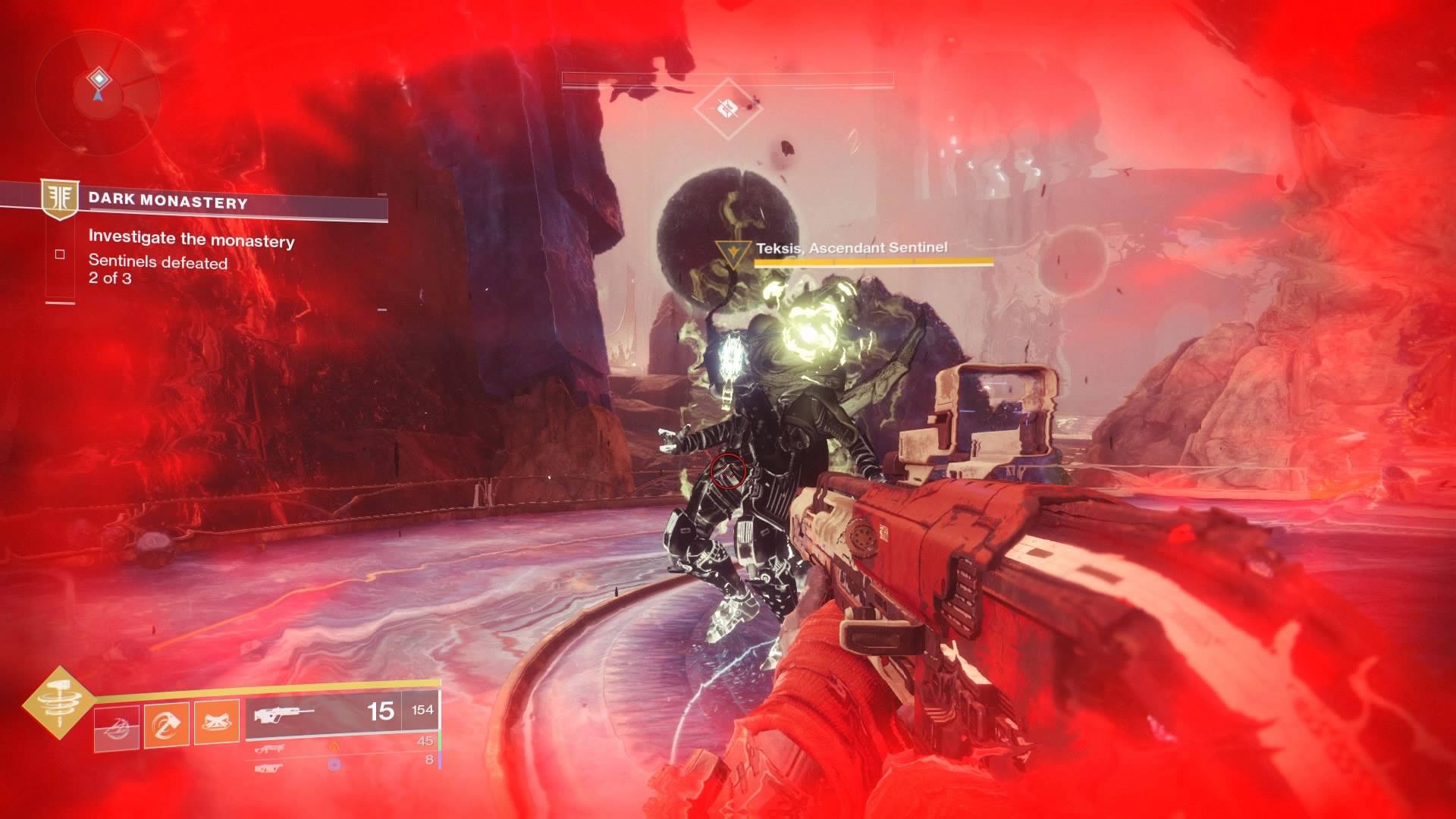The height and width of the screenshot is (819, 1456).
Task: Select the Teksis, Ascendant Sentinel nameplate
Action: click(852, 249)
